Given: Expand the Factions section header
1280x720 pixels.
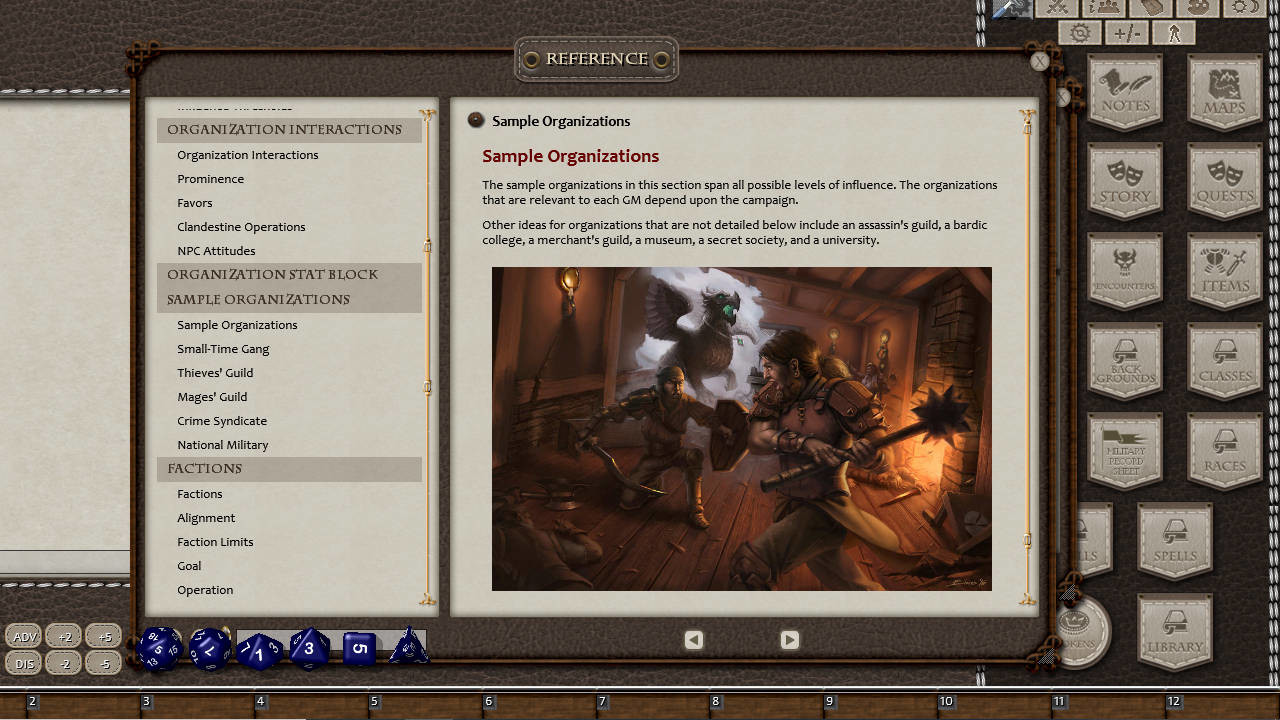Looking at the screenshot, I should coord(204,469).
